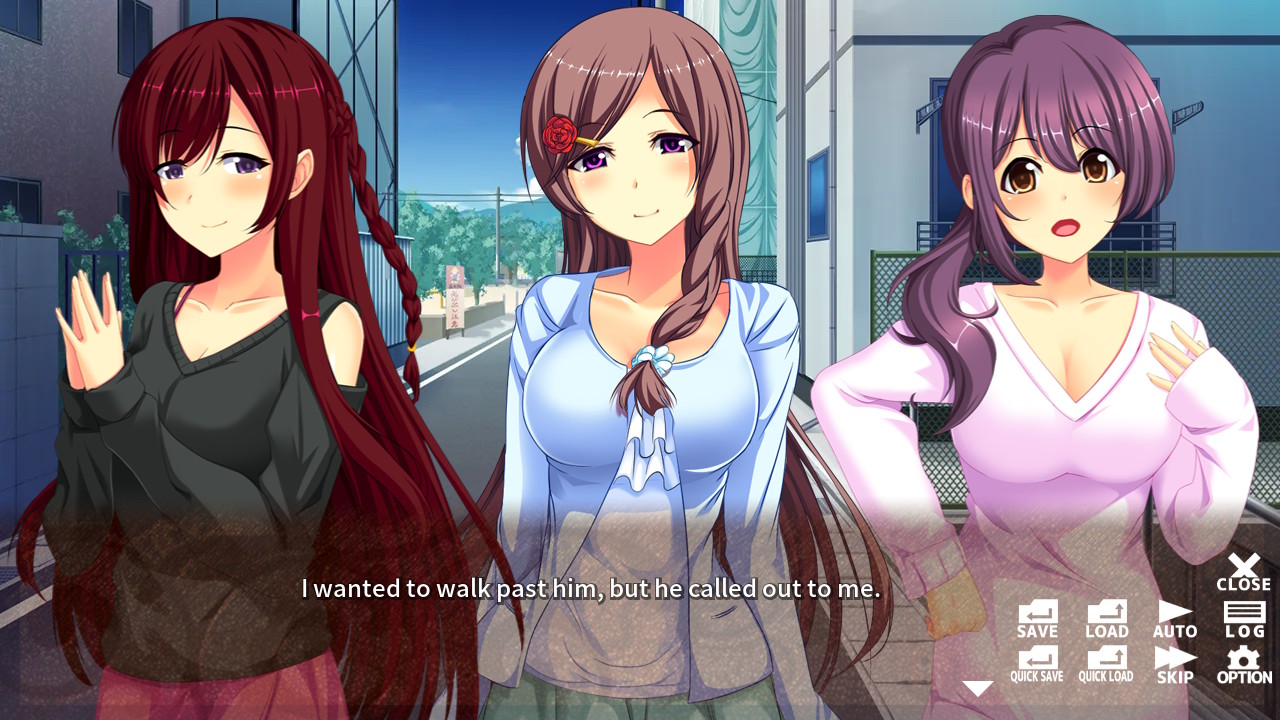This screenshot has width=1280, height=720.
Task: Toggle AUTO mode off after enabling
Action: [1174, 615]
